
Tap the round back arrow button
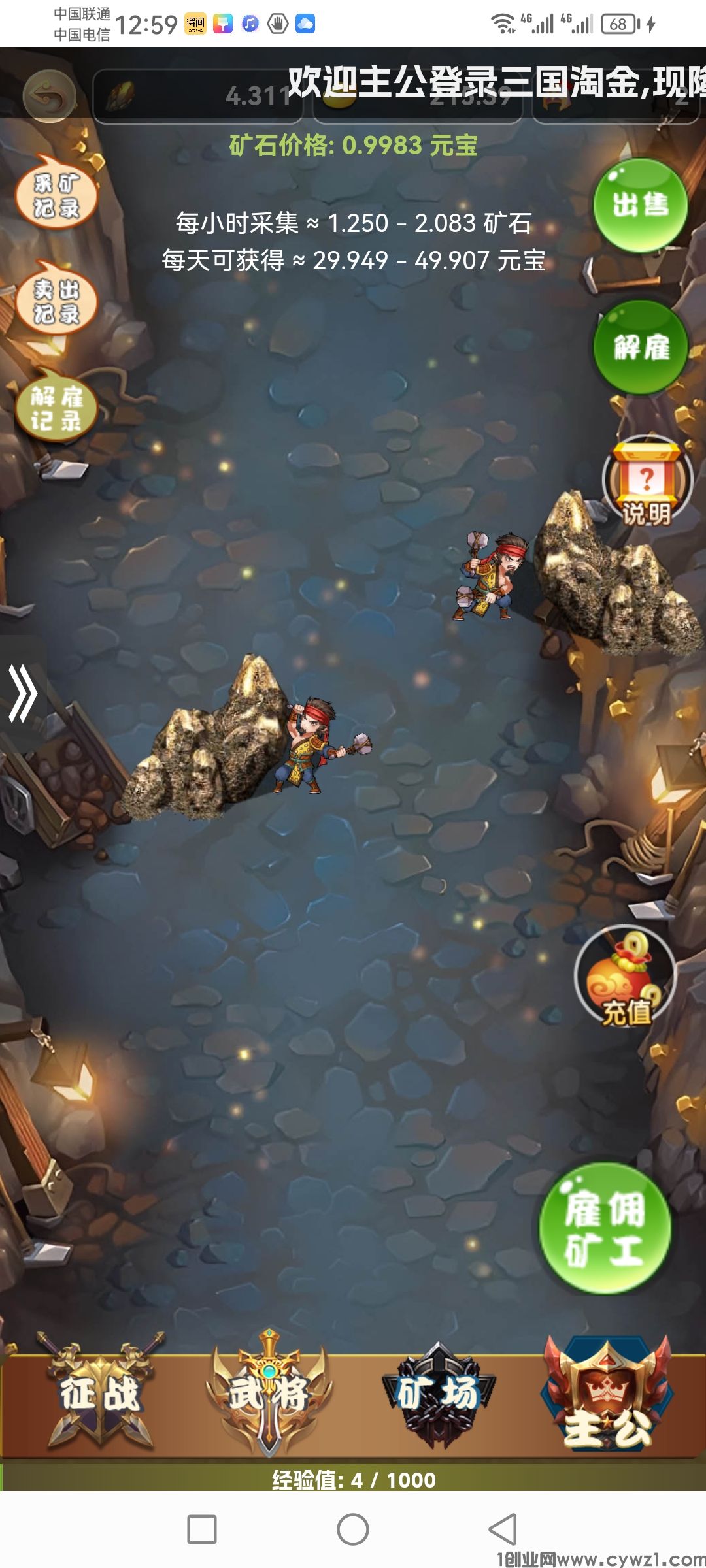point(50,97)
